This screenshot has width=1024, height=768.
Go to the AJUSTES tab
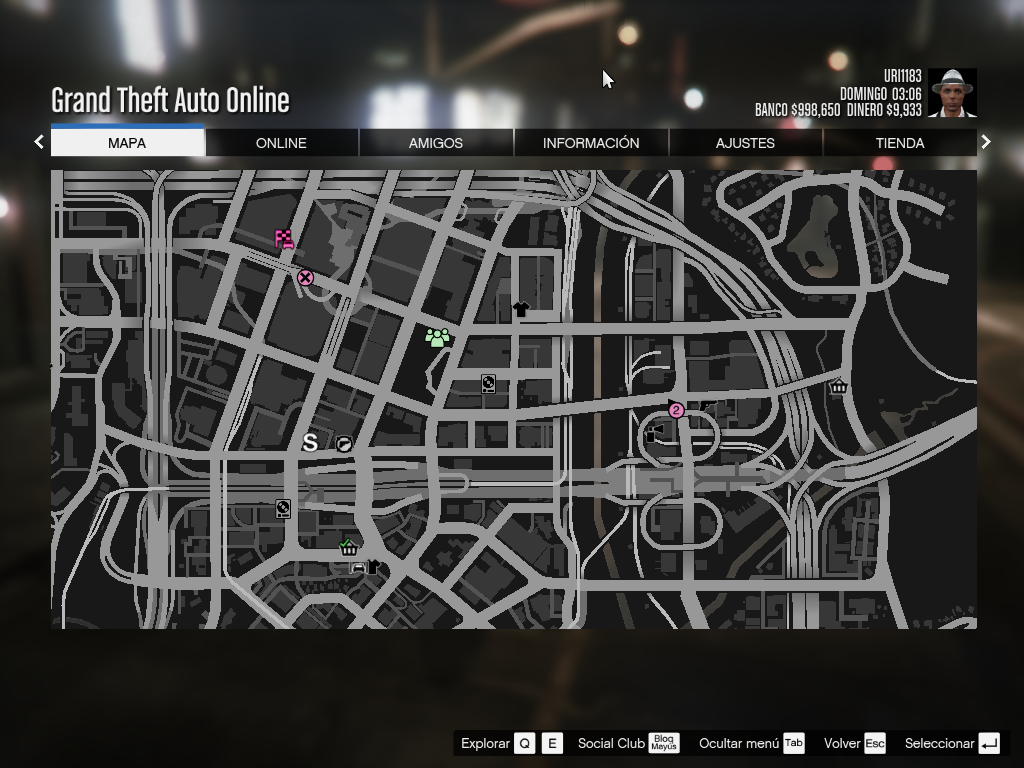(745, 143)
